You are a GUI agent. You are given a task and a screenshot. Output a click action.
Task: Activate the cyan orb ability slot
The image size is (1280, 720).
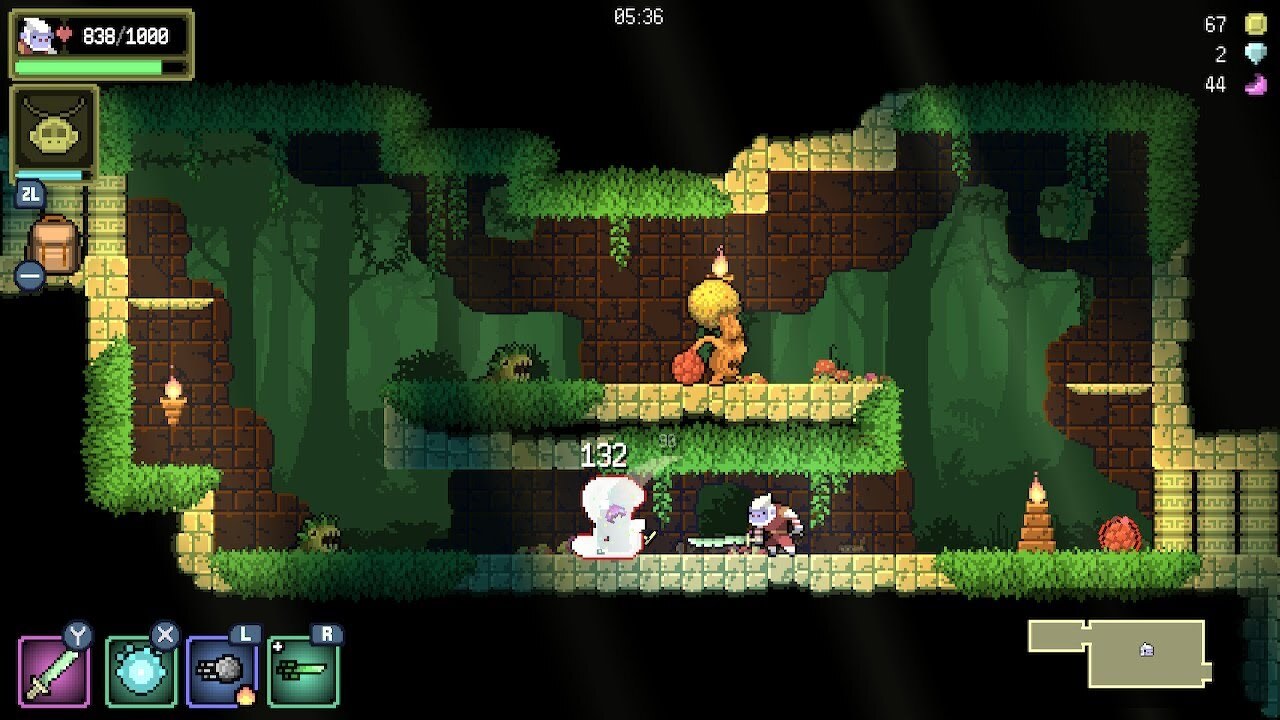(x=140, y=671)
